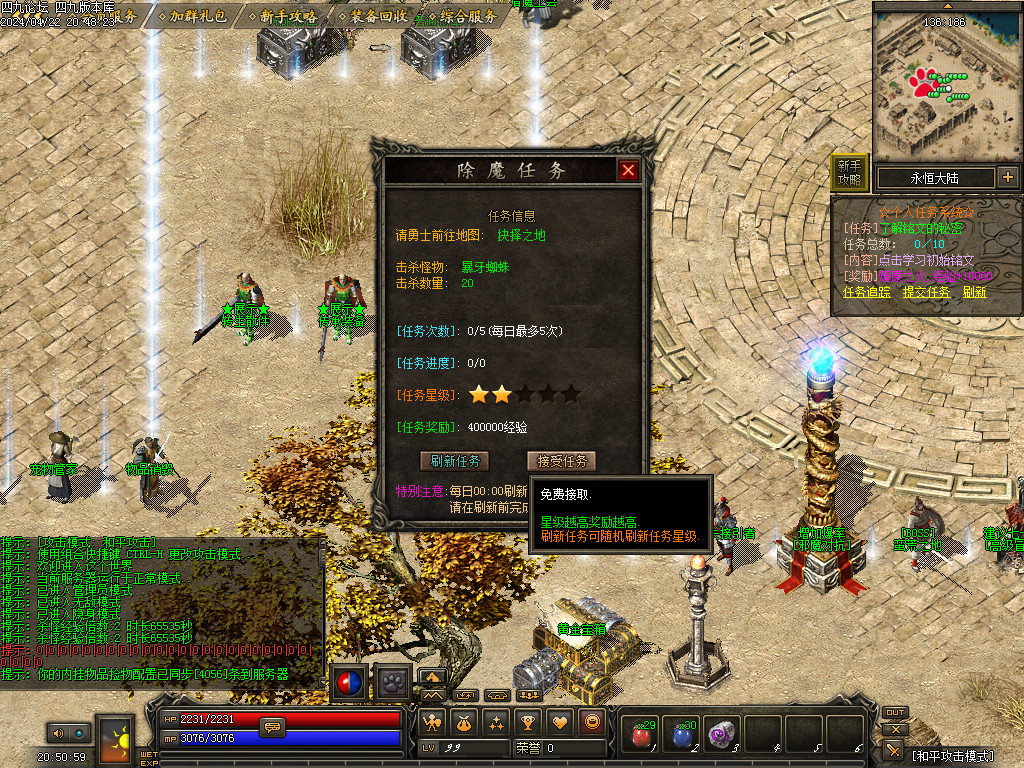1024x768 pixels.
Task: Click the 刷新 link in the quest tracker
Action: point(974,292)
